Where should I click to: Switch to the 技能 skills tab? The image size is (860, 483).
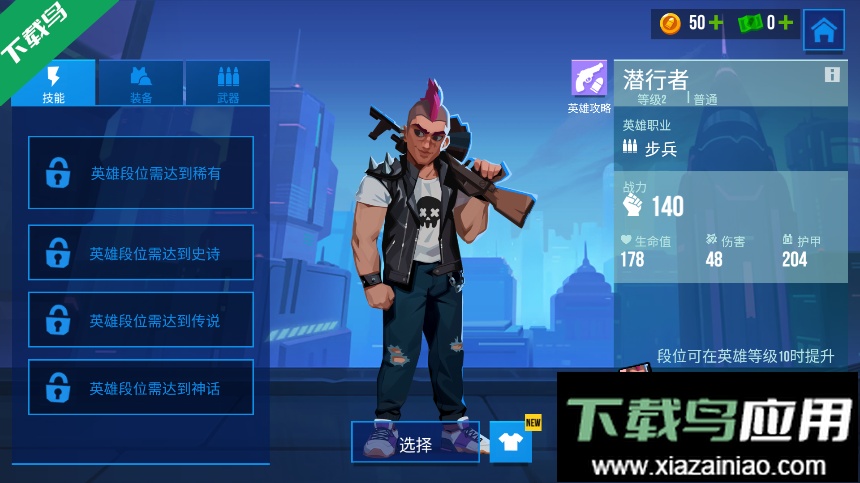pyautogui.click(x=54, y=83)
